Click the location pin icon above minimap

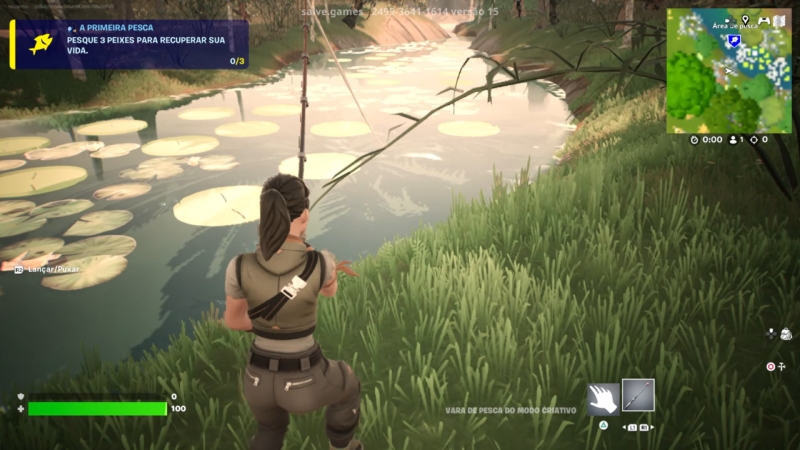tap(746, 20)
